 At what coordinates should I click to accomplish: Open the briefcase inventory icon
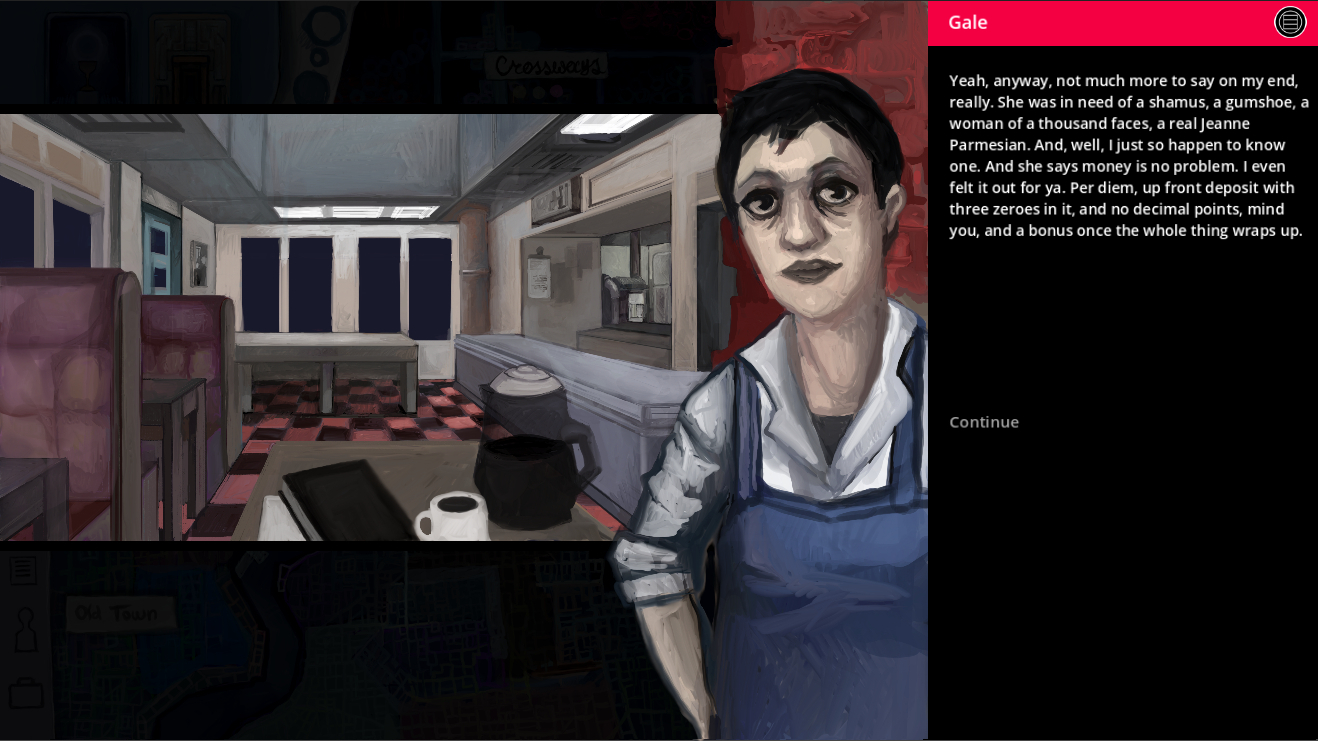[x=25, y=693]
